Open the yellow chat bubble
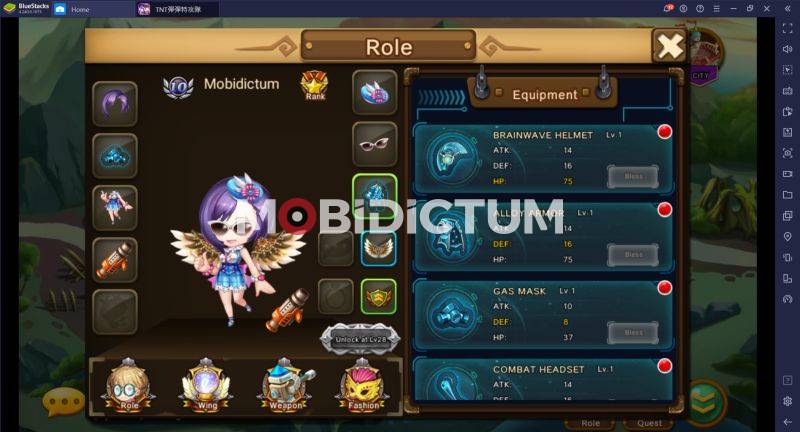 click(64, 401)
